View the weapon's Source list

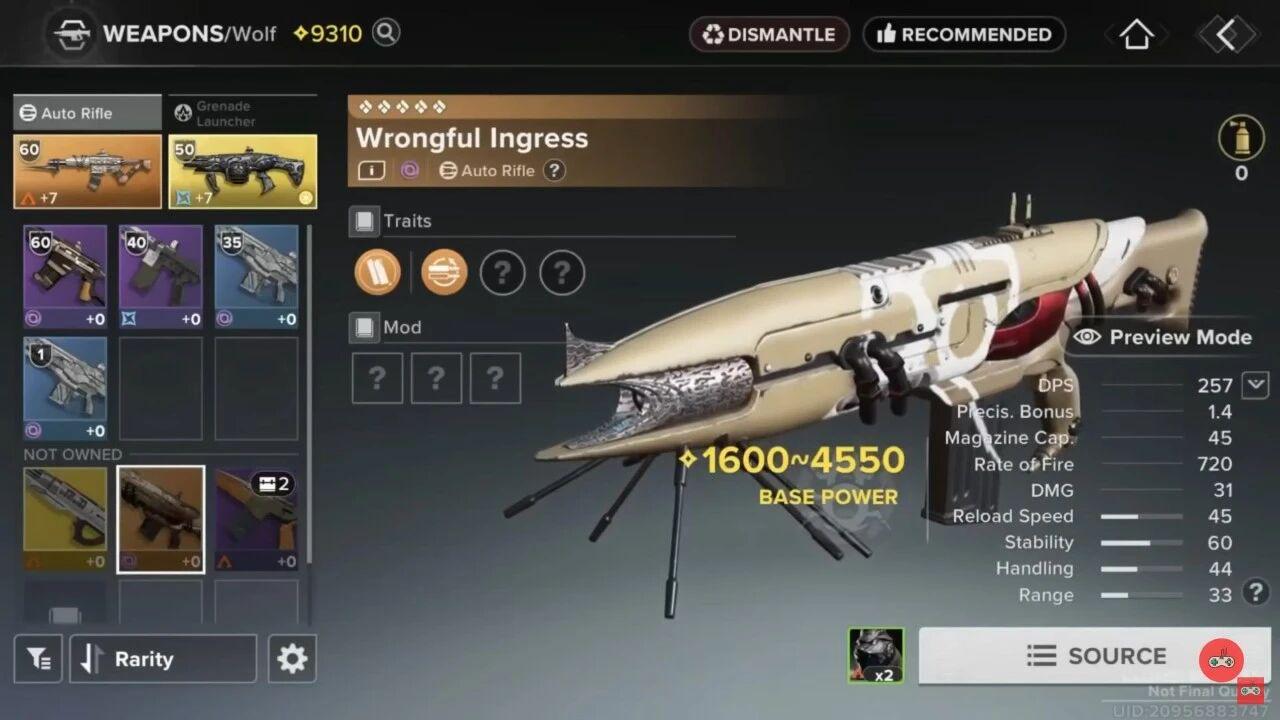coord(1096,656)
